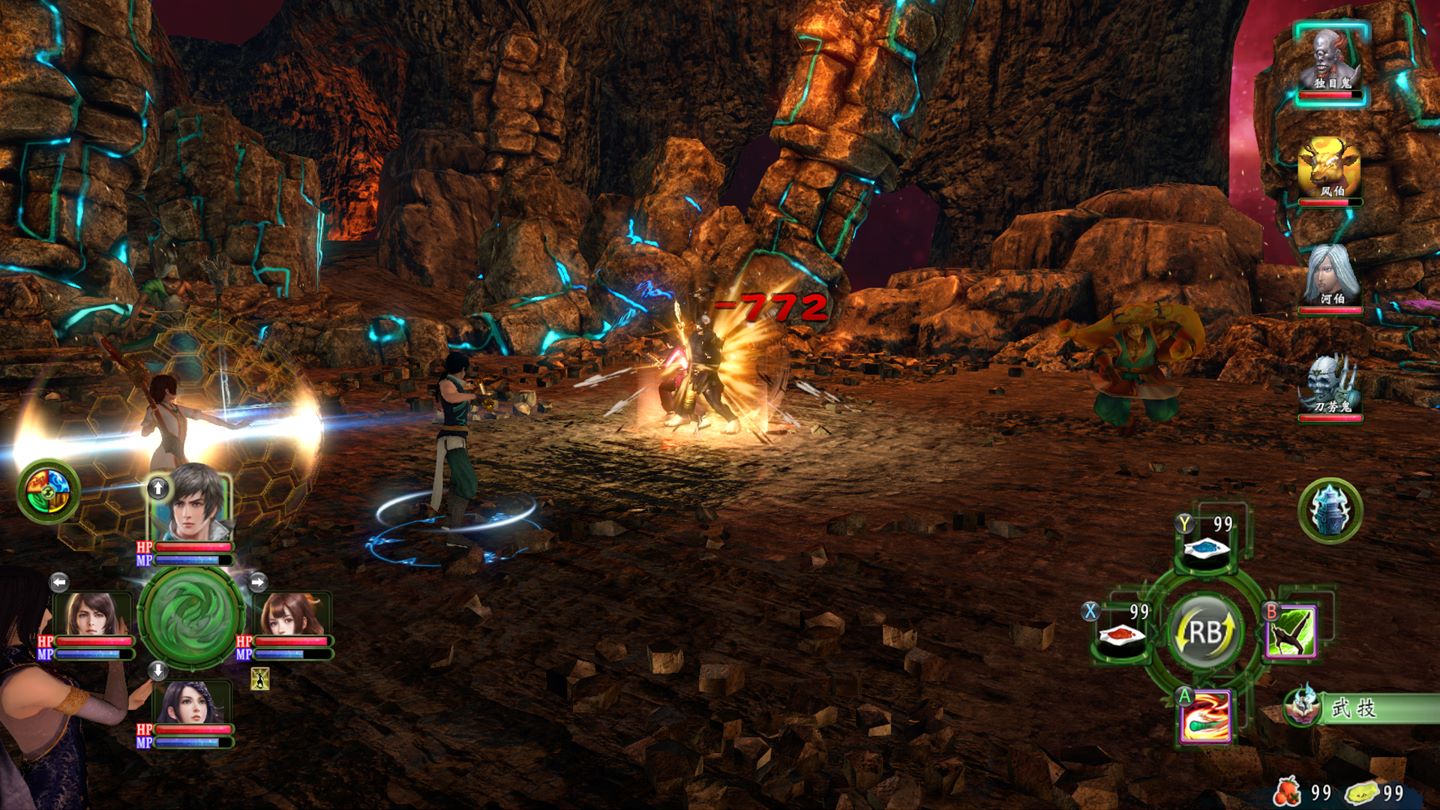Select the golden deer 风伯 enemy portrait
Image resolution: width=1440 pixels, height=810 pixels.
click(x=1330, y=166)
